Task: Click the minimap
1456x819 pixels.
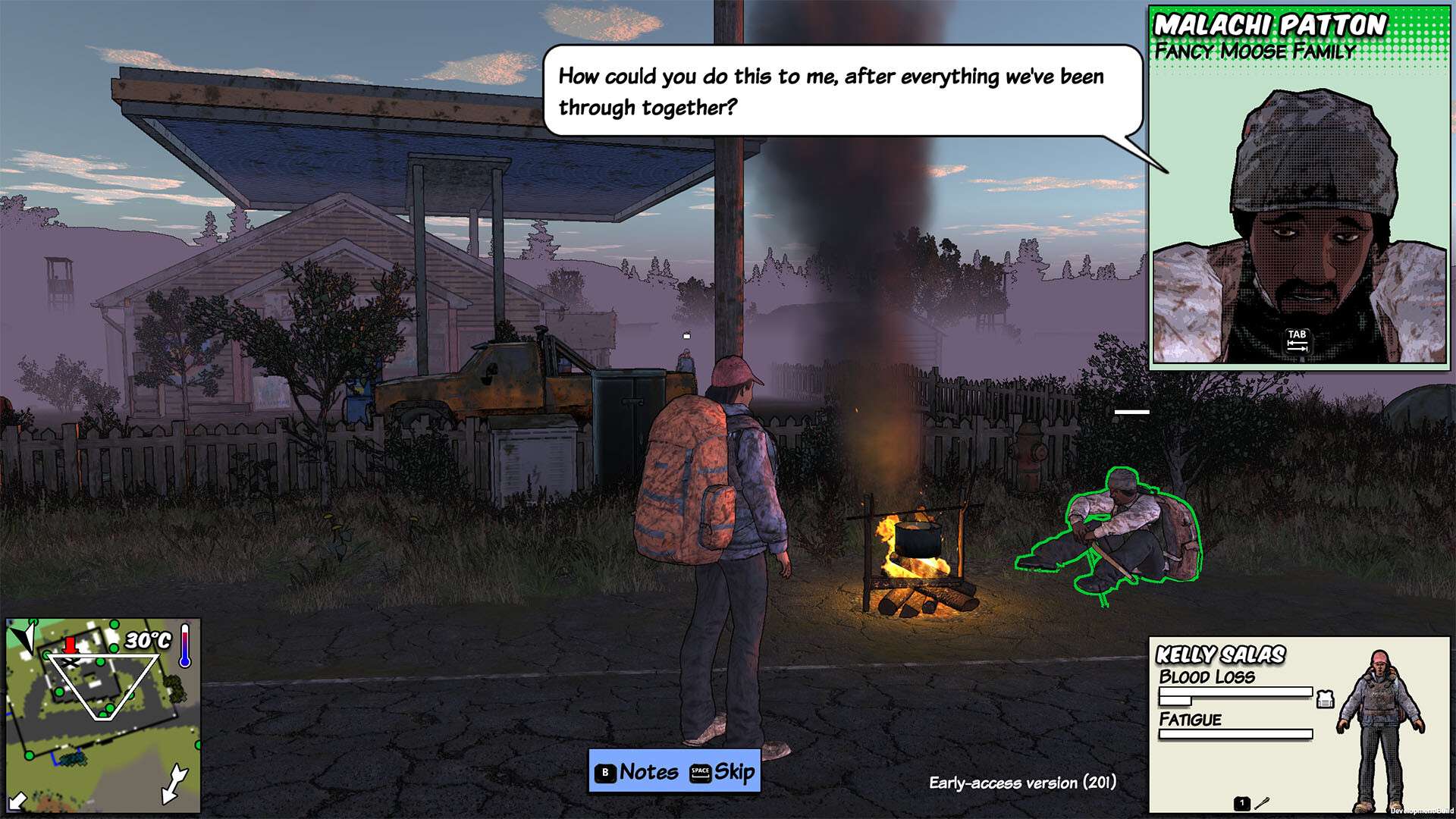Action: [103, 716]
